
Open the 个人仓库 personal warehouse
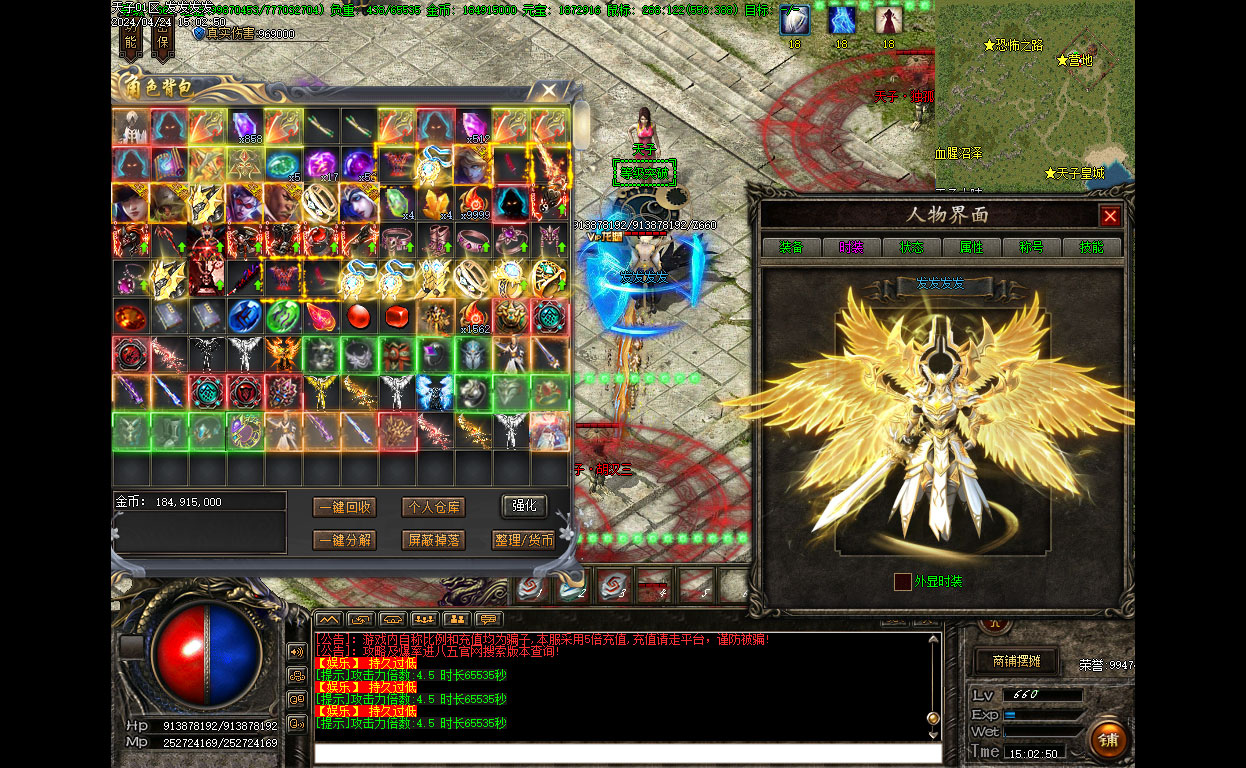[433, 507]
